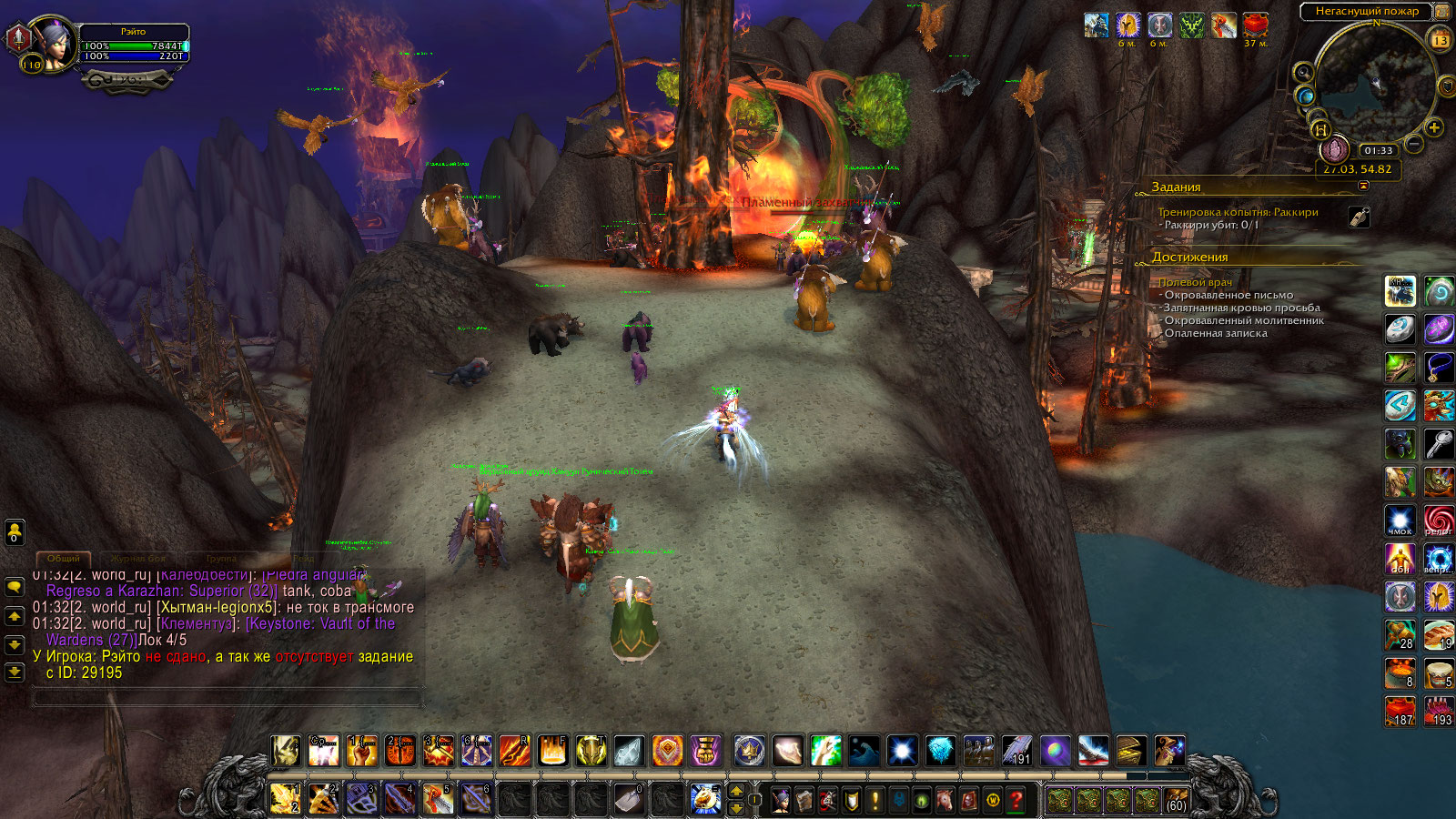Use the item stack showing 191
Viewport: 1456px width, 819px height.
(1016, 751)
